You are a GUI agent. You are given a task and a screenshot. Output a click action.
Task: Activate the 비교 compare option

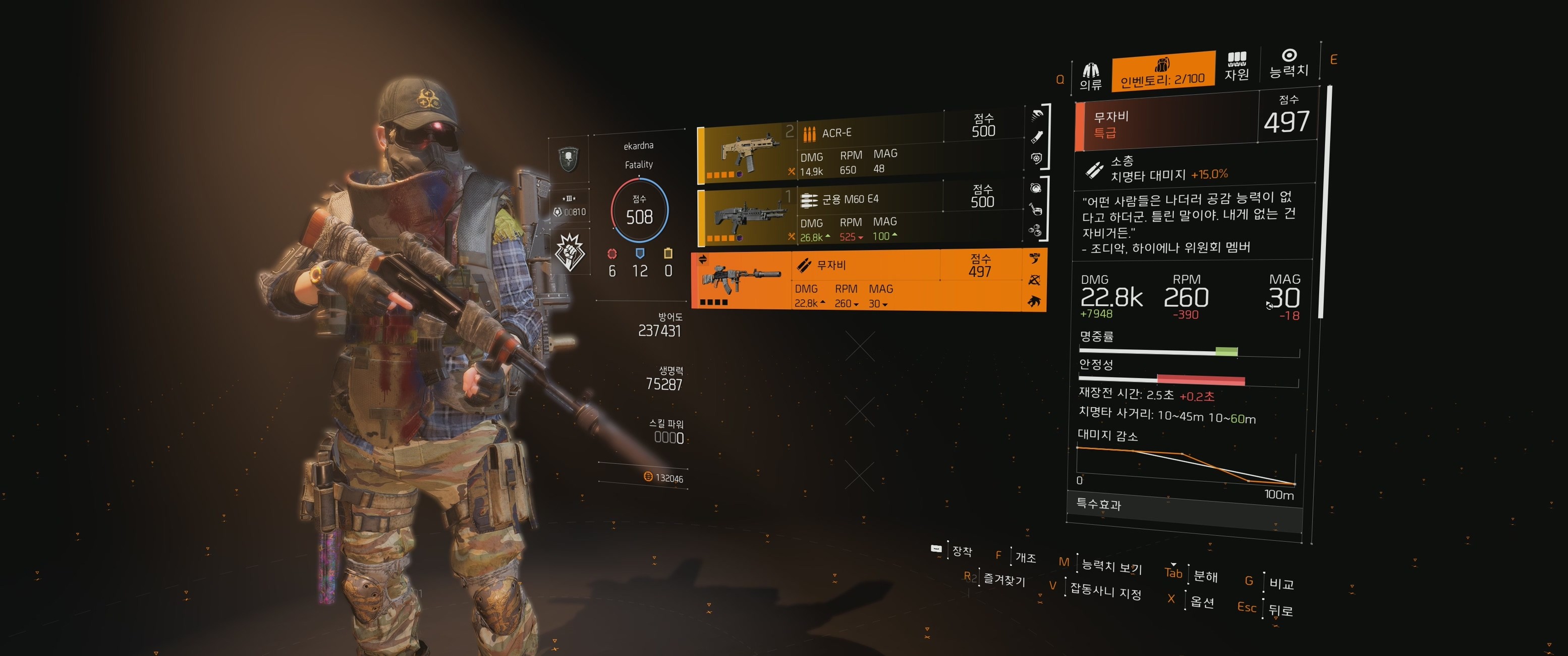point(1281,583)
